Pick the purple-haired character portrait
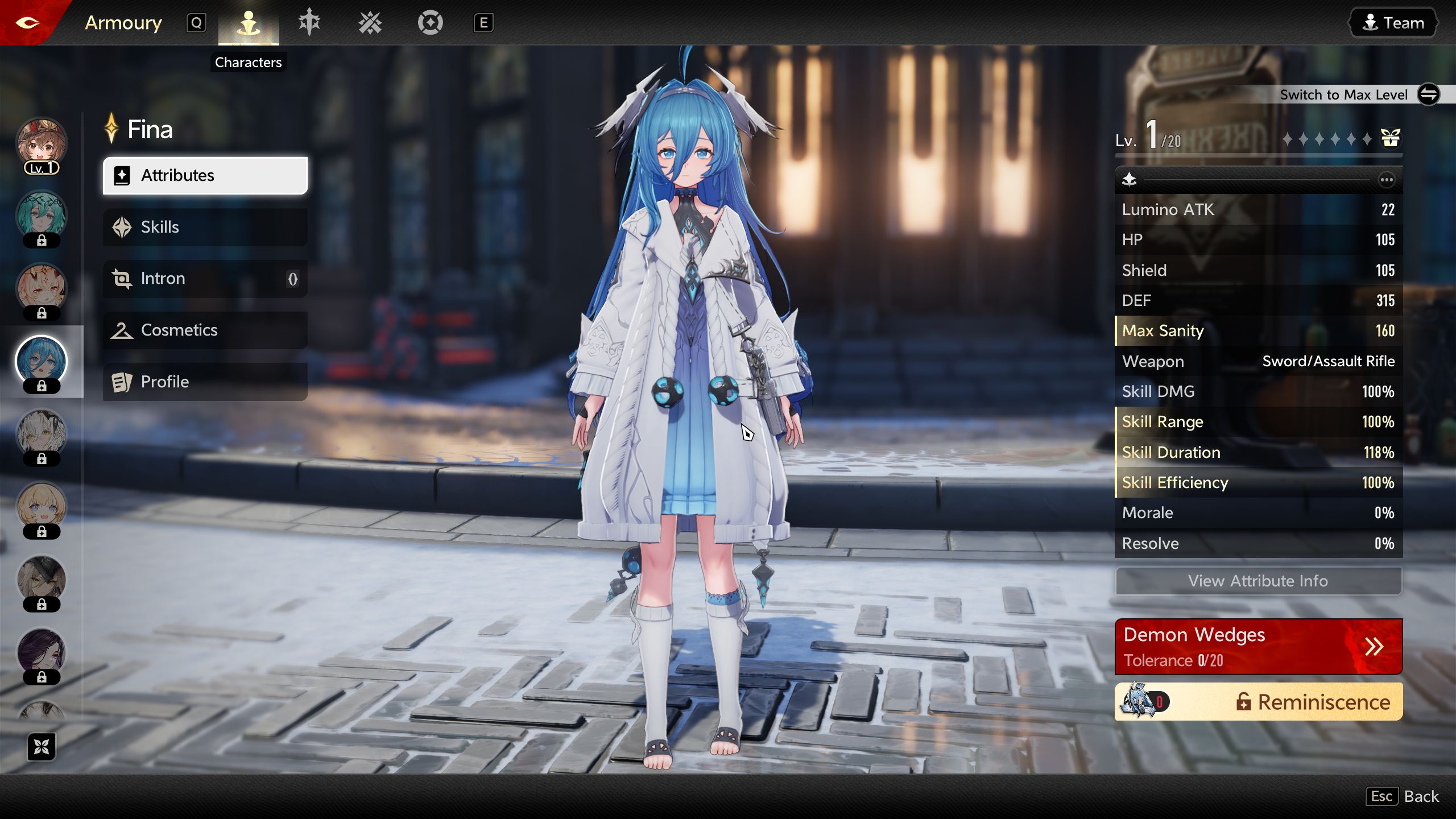Image resolution: width=1456 pixels, height=819 pixels. pos(42,652)
